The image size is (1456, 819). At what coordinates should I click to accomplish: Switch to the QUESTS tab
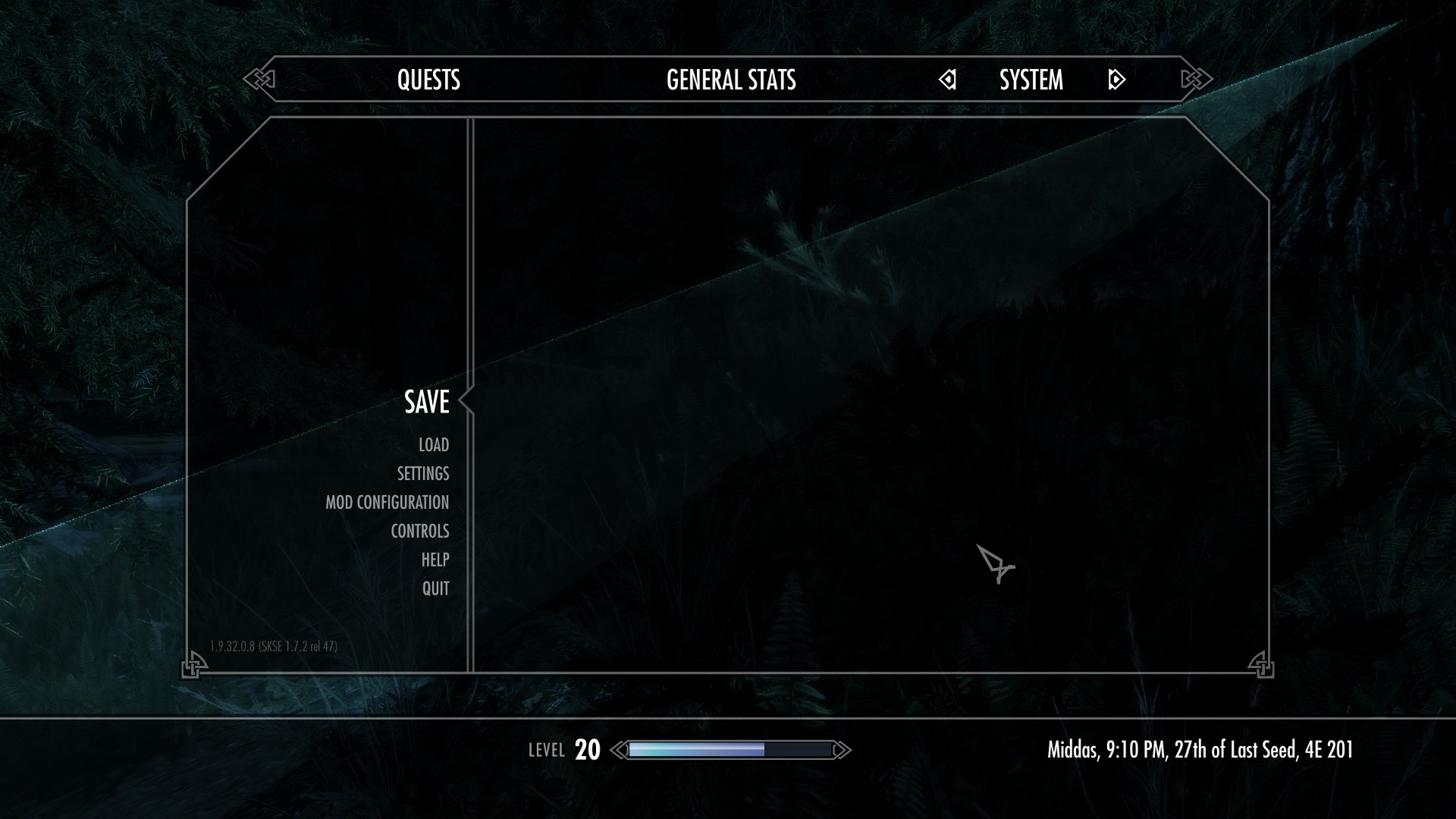[x=430, y=80]
